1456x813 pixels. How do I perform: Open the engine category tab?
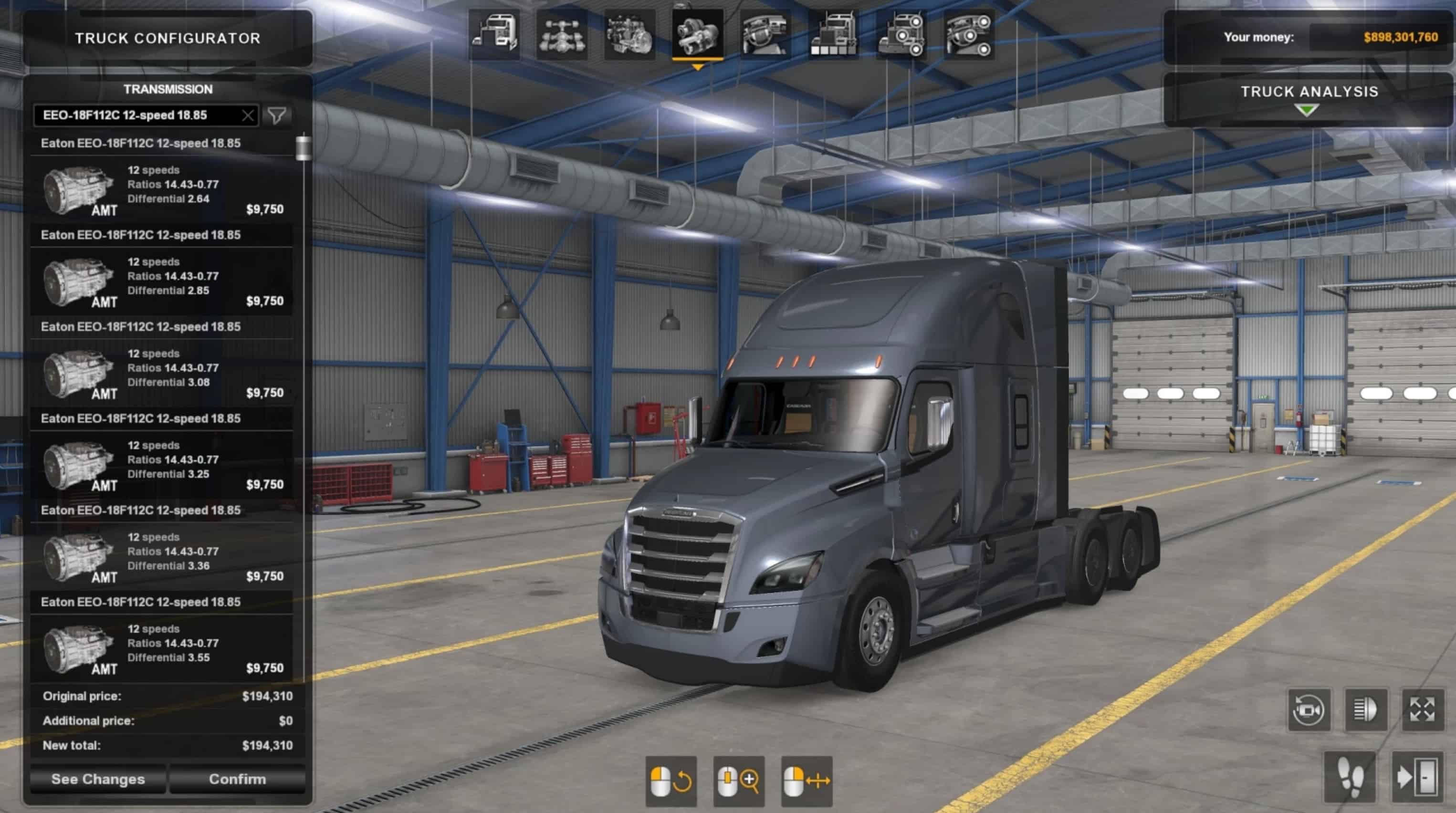tap(629, 36)
